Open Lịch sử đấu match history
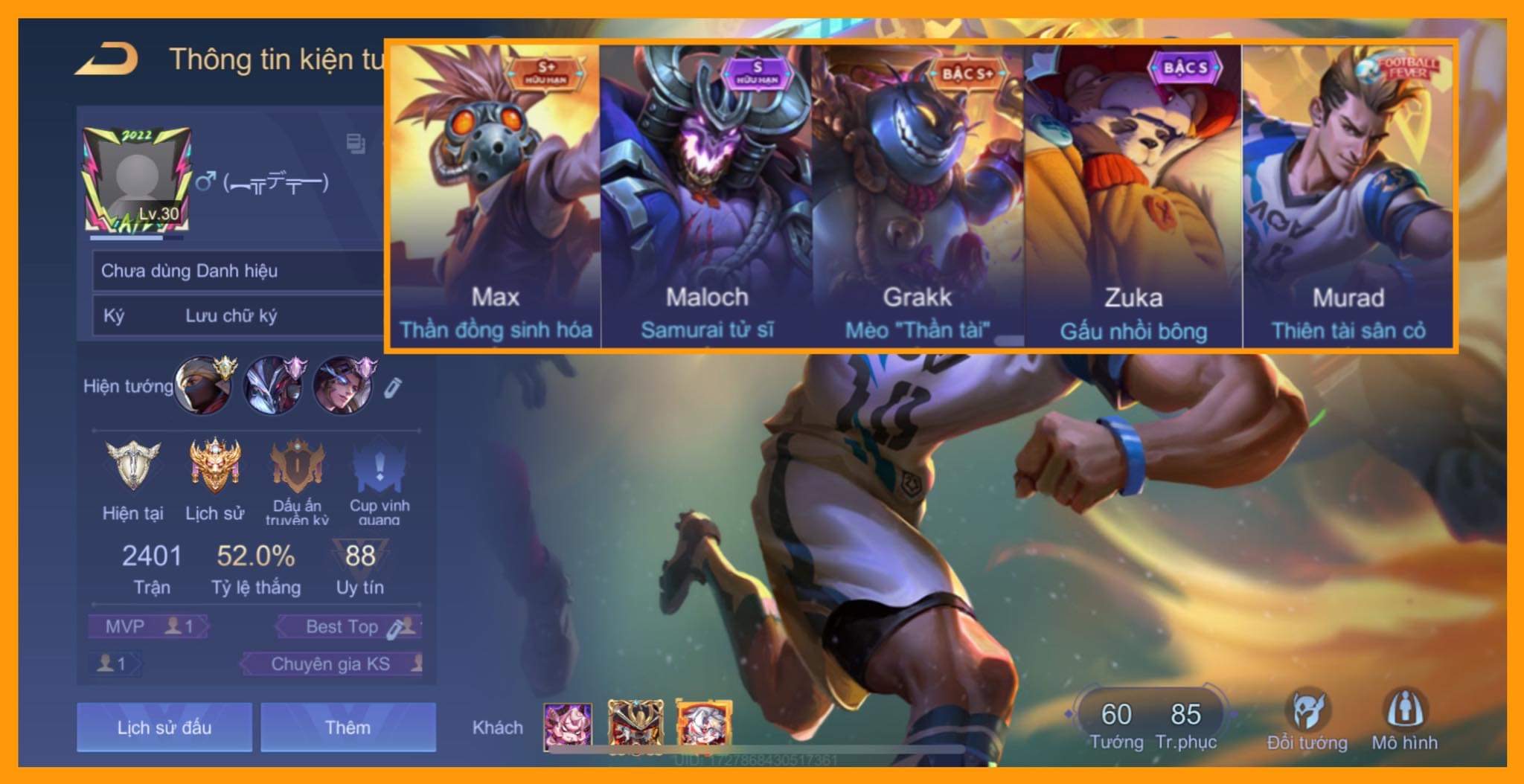This screenshot has width=1524, height=784. point(164,727)
